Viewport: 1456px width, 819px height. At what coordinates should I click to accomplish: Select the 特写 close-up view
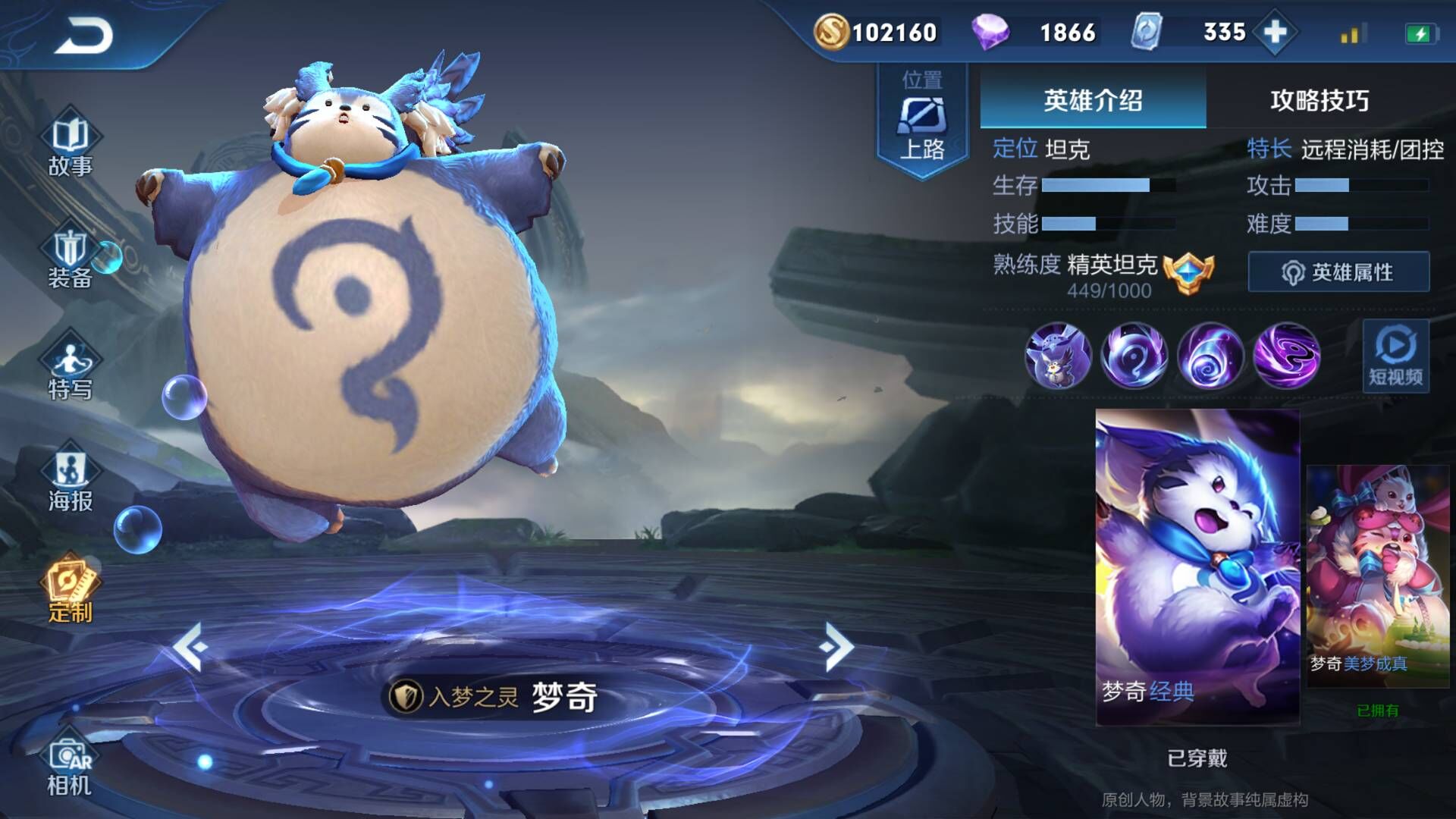(70, 369)
